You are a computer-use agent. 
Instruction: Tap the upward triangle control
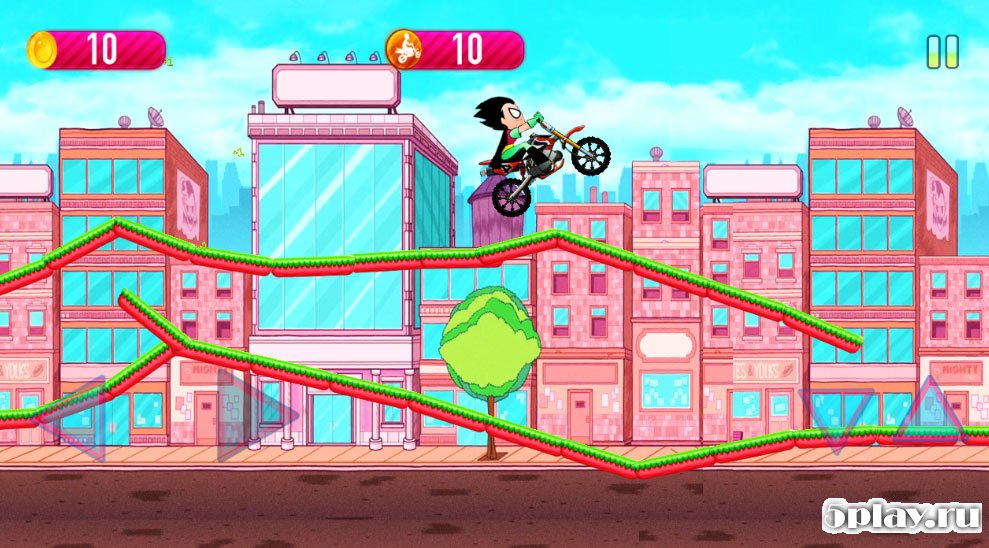(x=927, y=412)
